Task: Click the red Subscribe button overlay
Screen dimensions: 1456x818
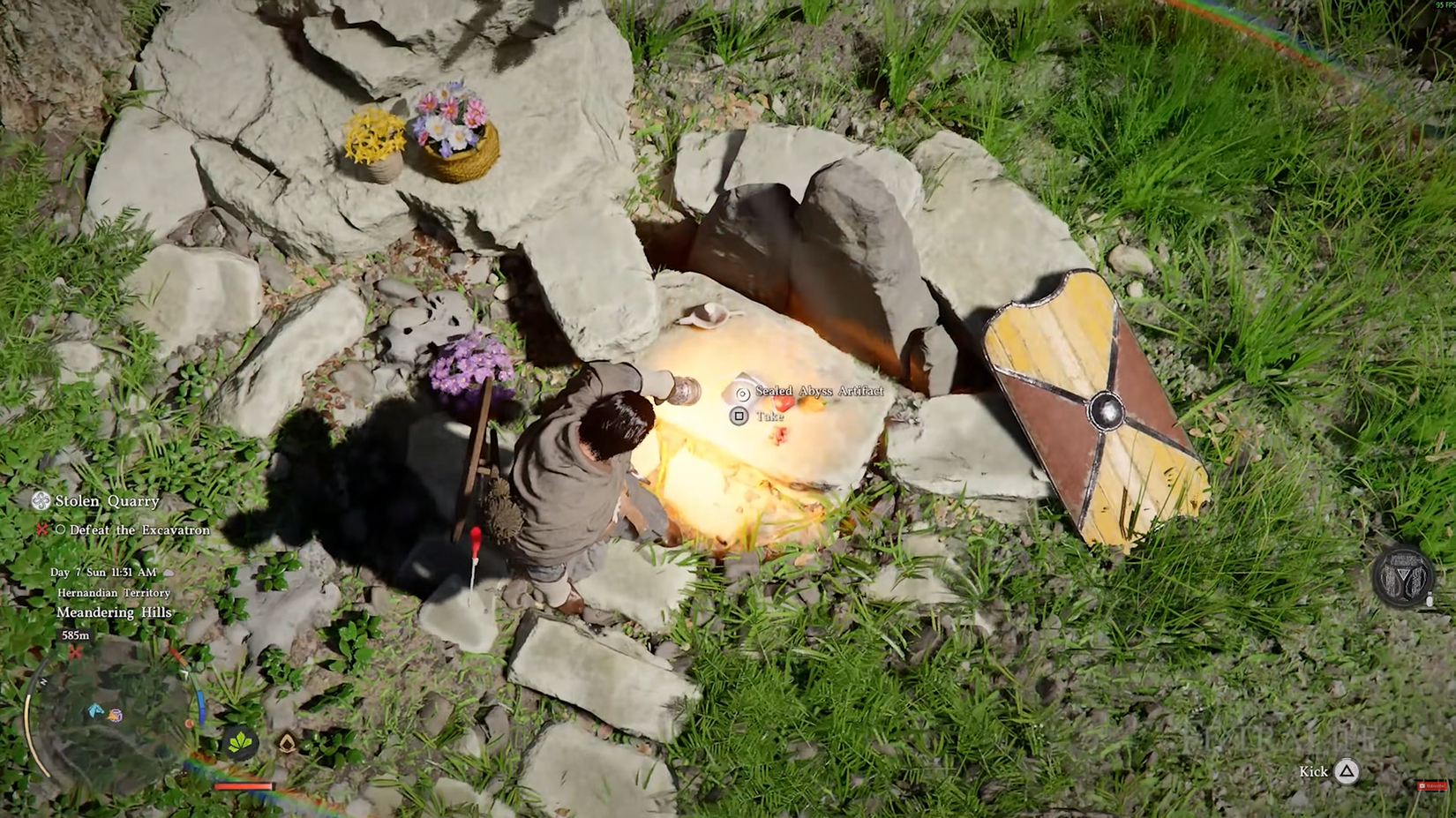Action: coord(1431,785)
